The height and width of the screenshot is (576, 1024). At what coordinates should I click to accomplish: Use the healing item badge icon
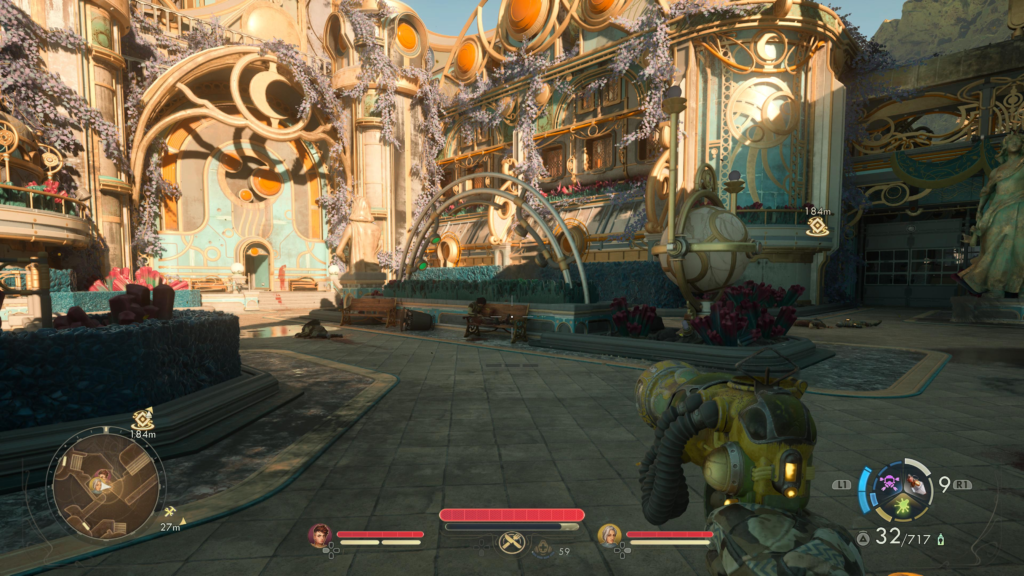pos(541,548)
